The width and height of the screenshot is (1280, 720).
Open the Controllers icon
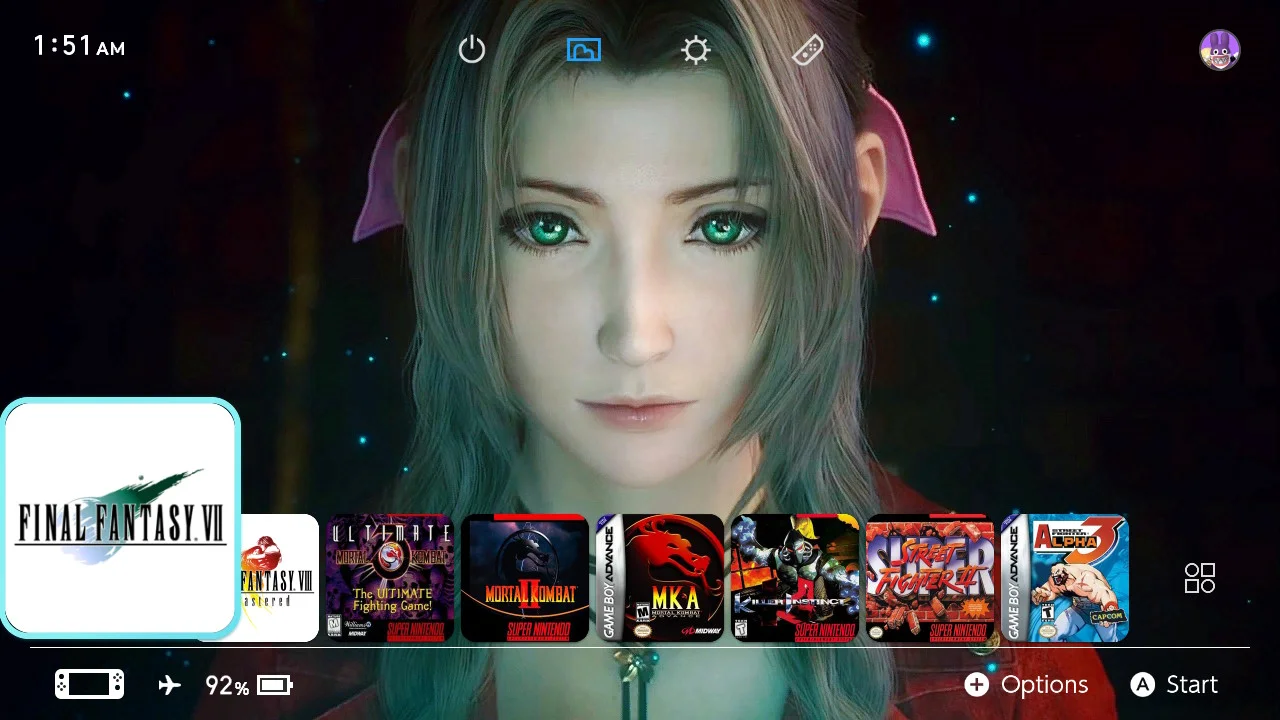click(x=806, y=49)
